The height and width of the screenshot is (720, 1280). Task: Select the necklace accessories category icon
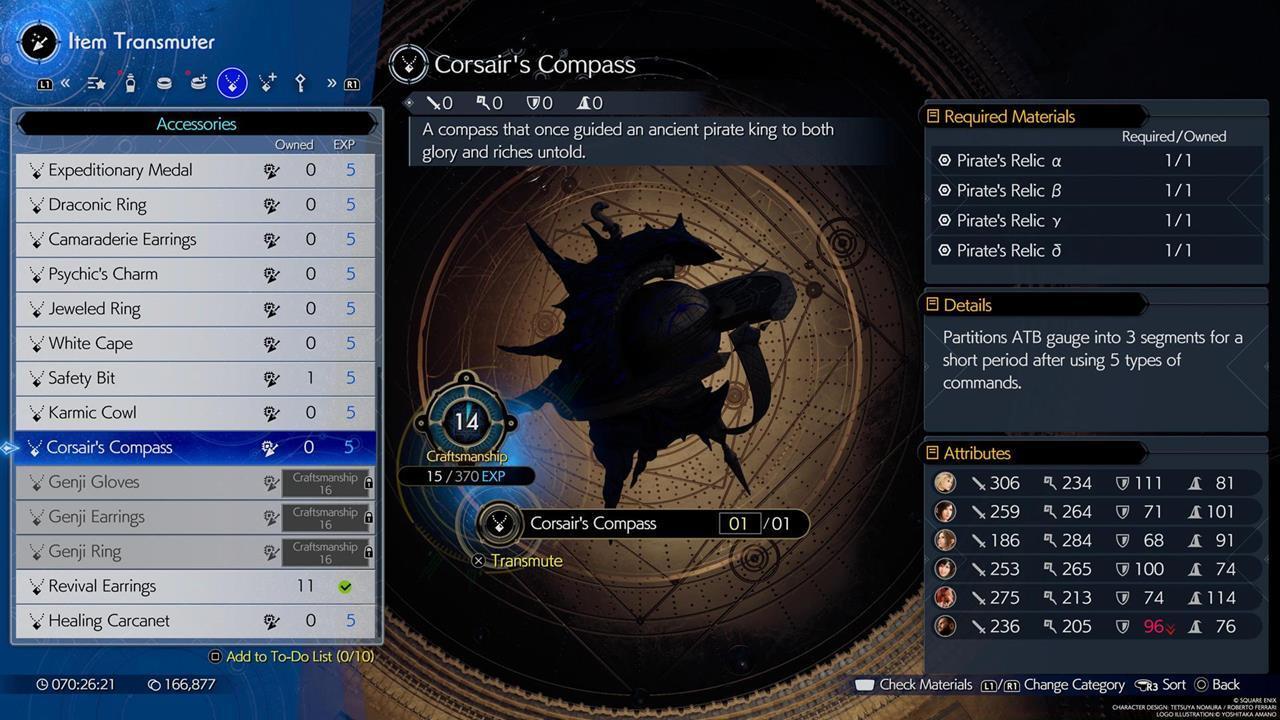click(x=231, y=83)
